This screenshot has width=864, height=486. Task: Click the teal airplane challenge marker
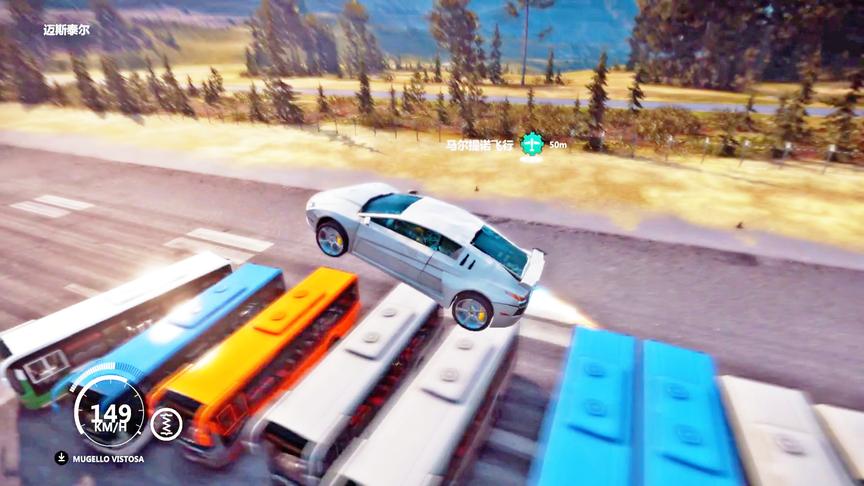point(532,145)
